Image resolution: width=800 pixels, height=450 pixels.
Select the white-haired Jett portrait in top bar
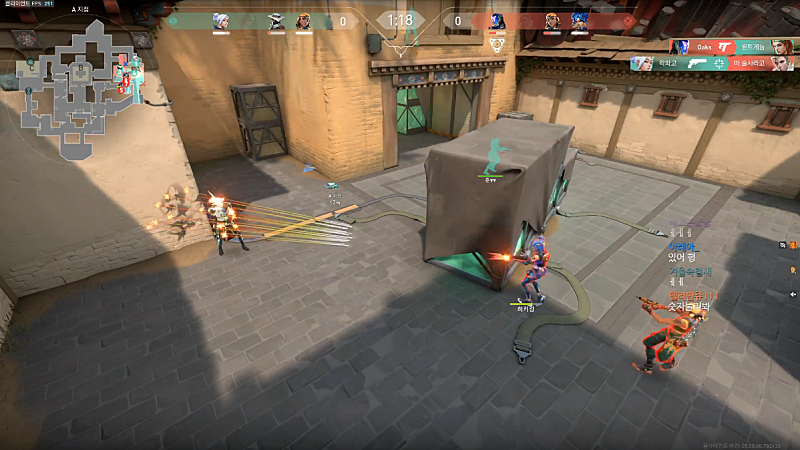coord(221,20)
